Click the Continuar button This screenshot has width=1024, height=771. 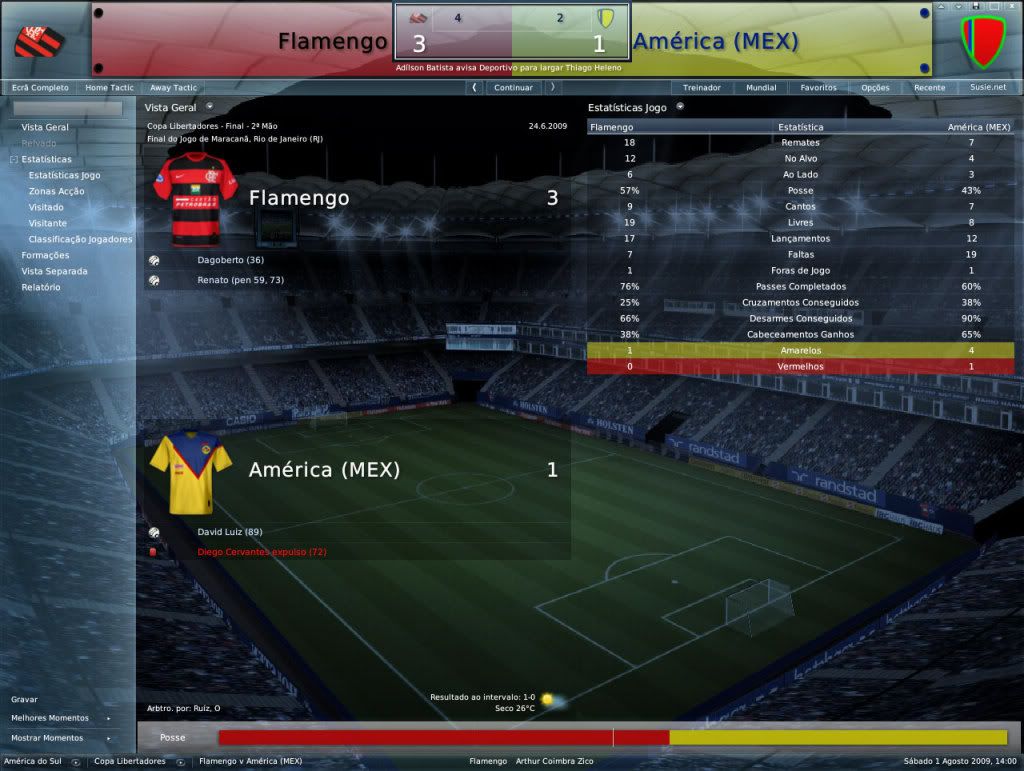pos(513,88)
